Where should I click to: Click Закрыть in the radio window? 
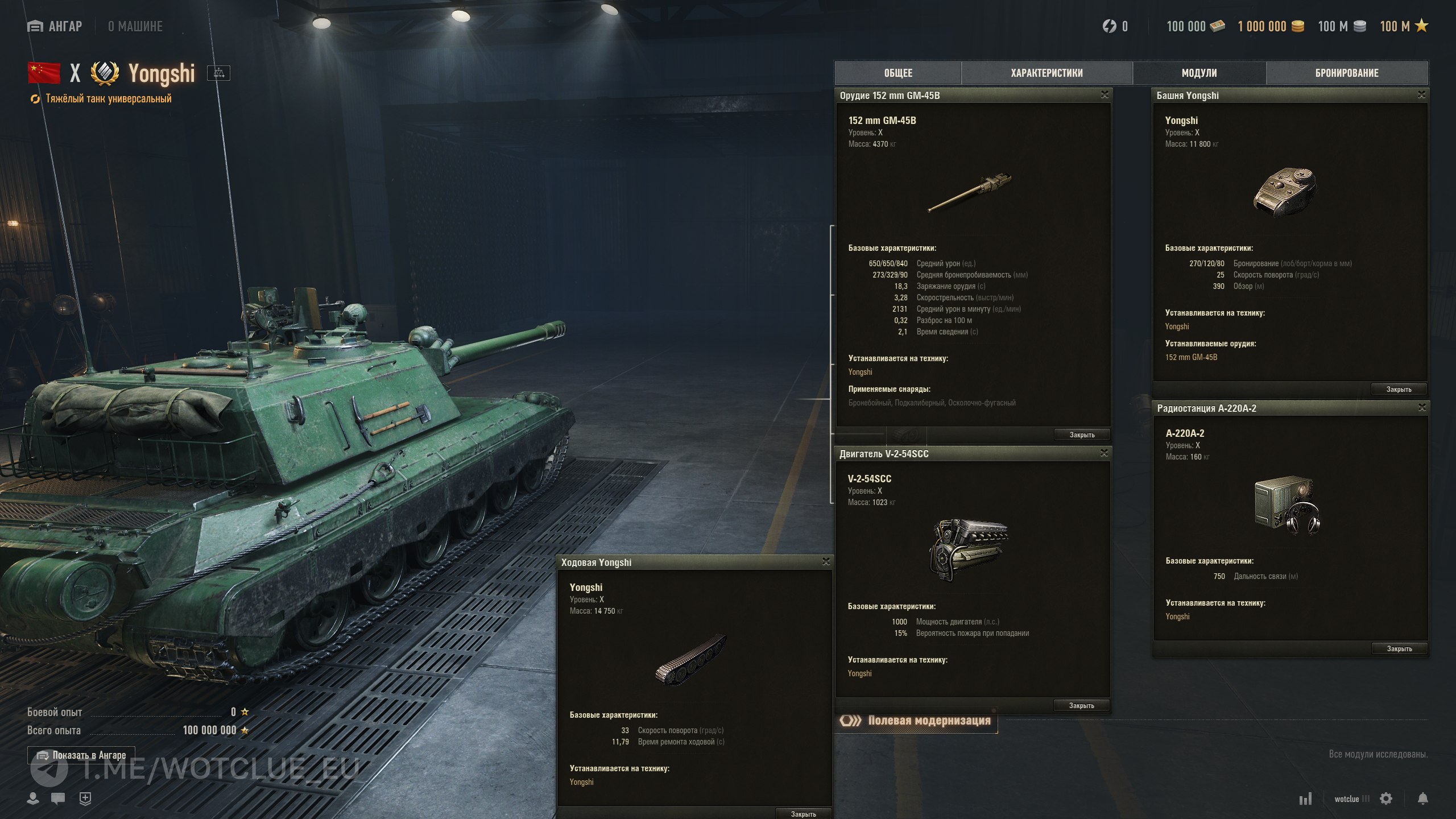coord(1399,648)
